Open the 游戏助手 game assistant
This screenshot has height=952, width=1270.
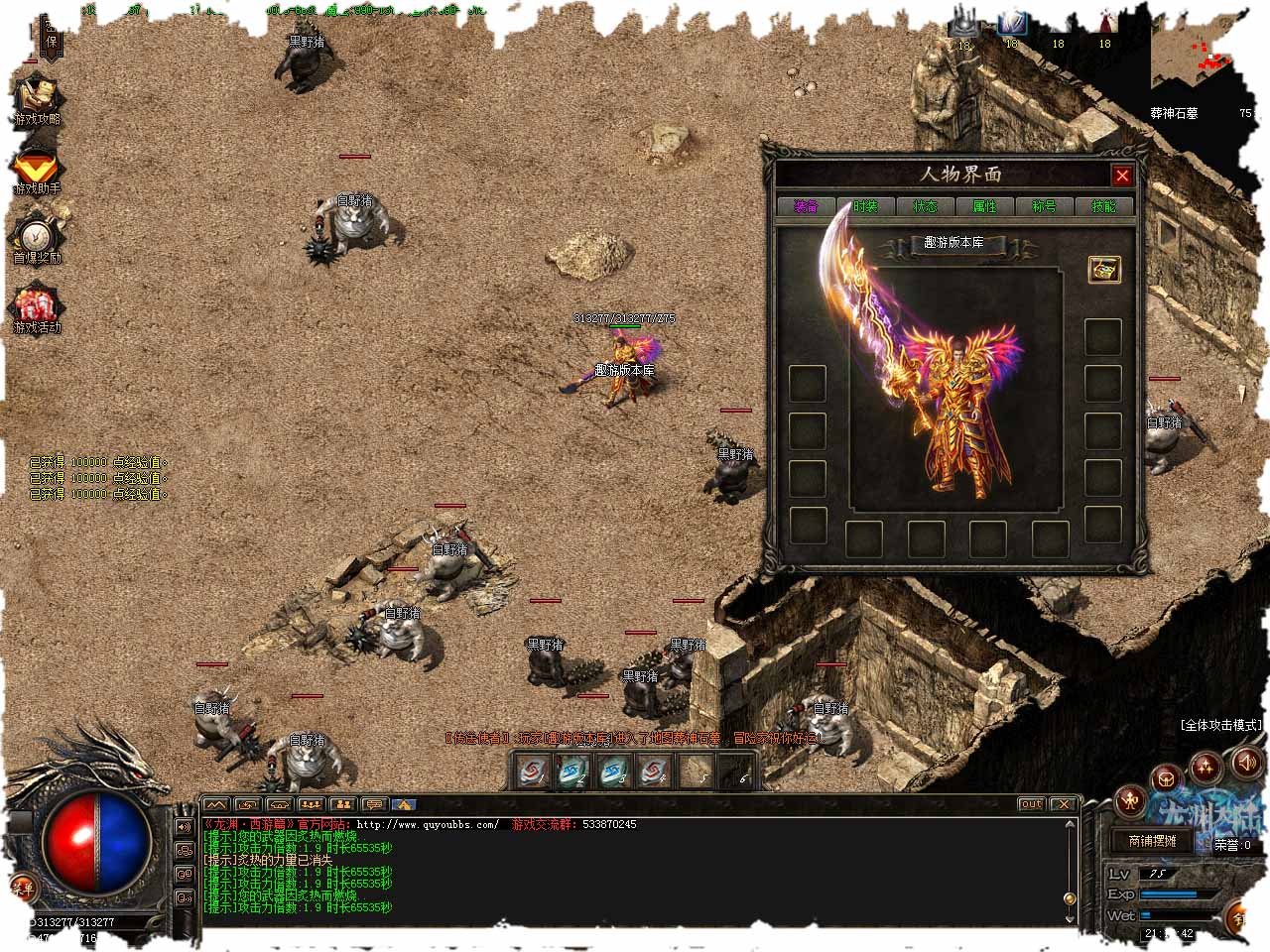click(37, 173)
